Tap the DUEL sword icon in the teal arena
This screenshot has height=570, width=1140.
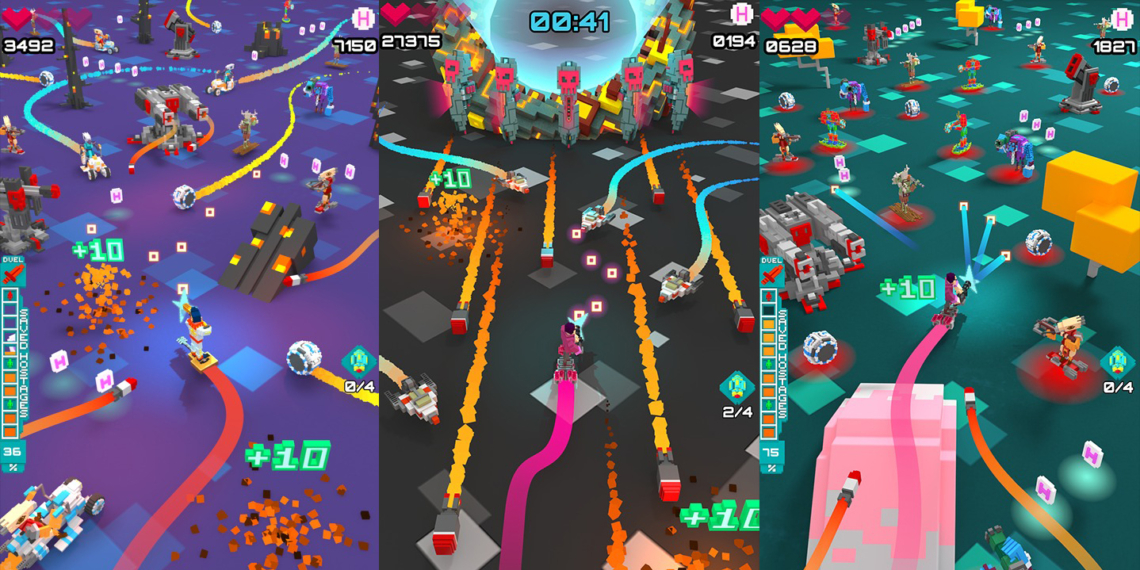771,275
